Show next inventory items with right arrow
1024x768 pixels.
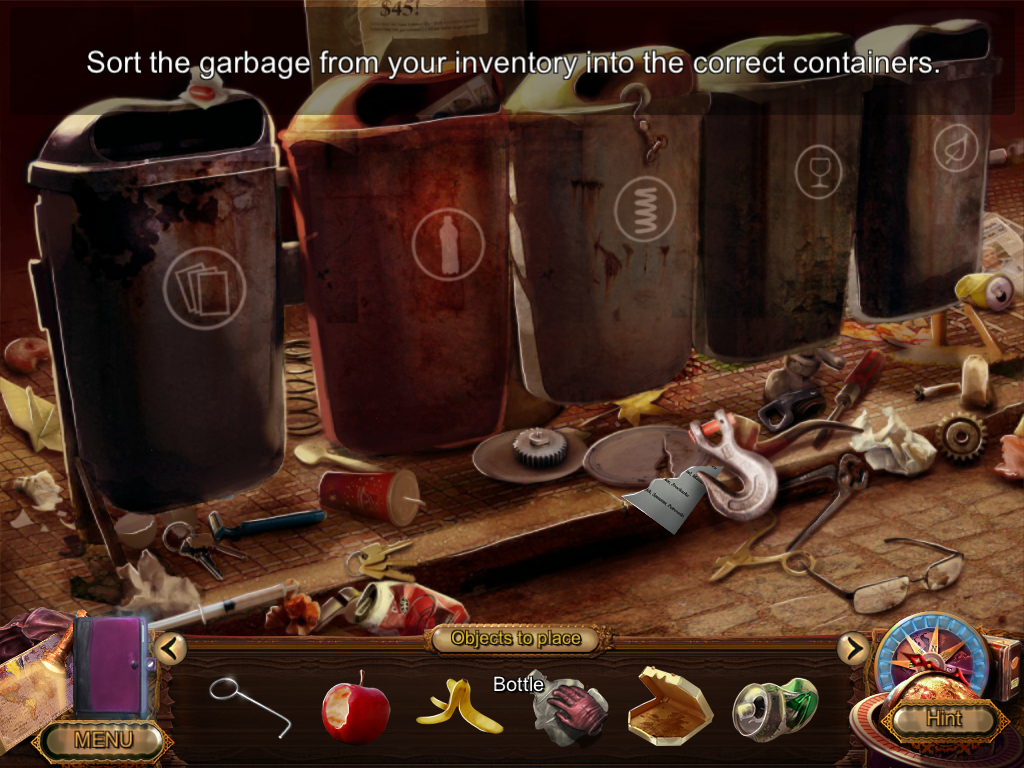click(x=853, y=649)
